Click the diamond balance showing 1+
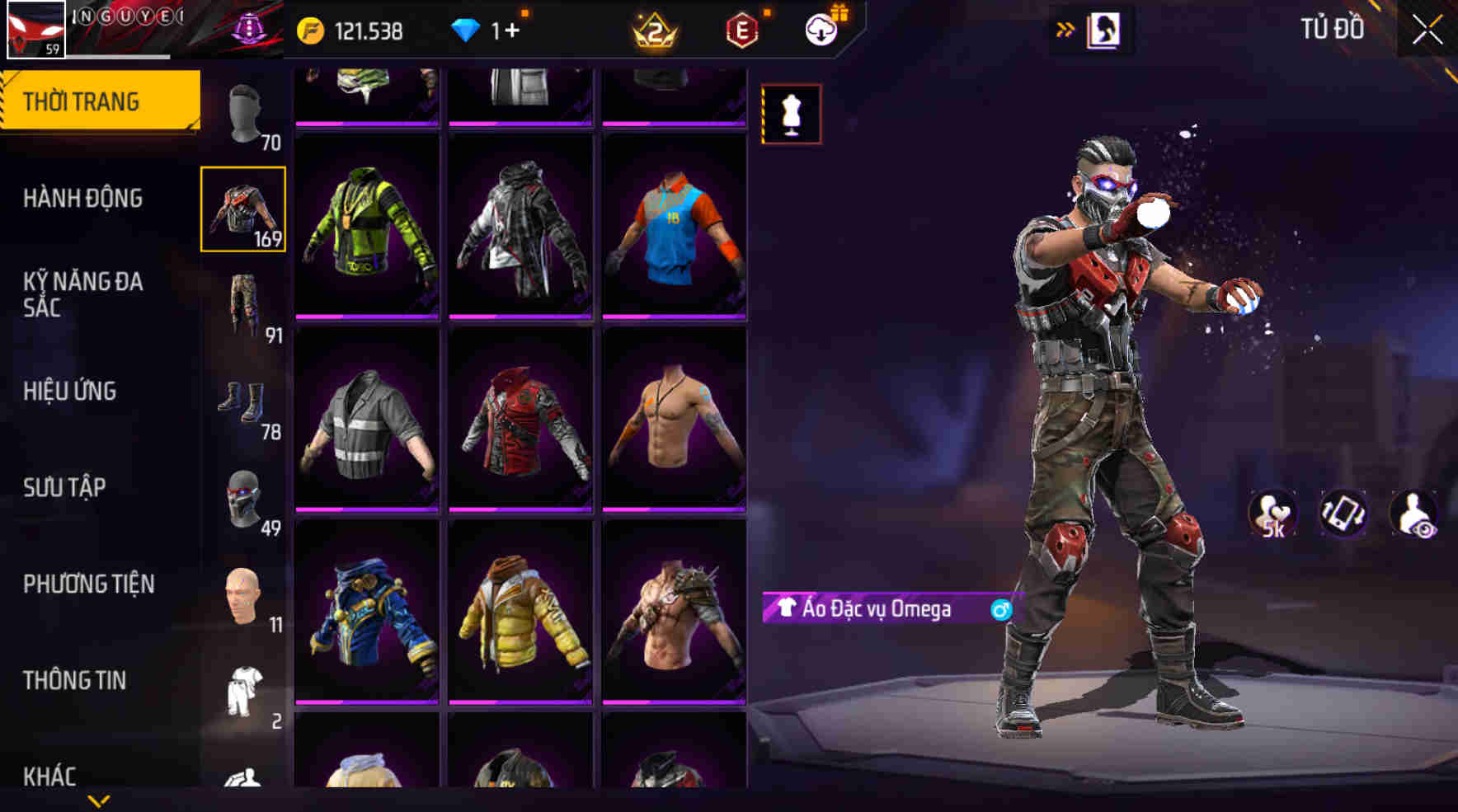The height and width of the screenshot is (812, 1458). [487, 31]
